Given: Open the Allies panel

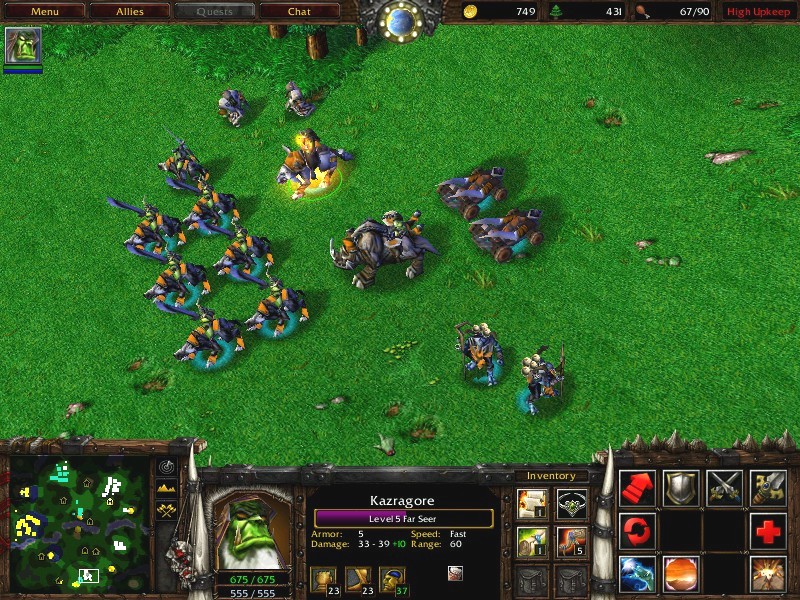Looking at the screenshot, I should click(129, 12).
